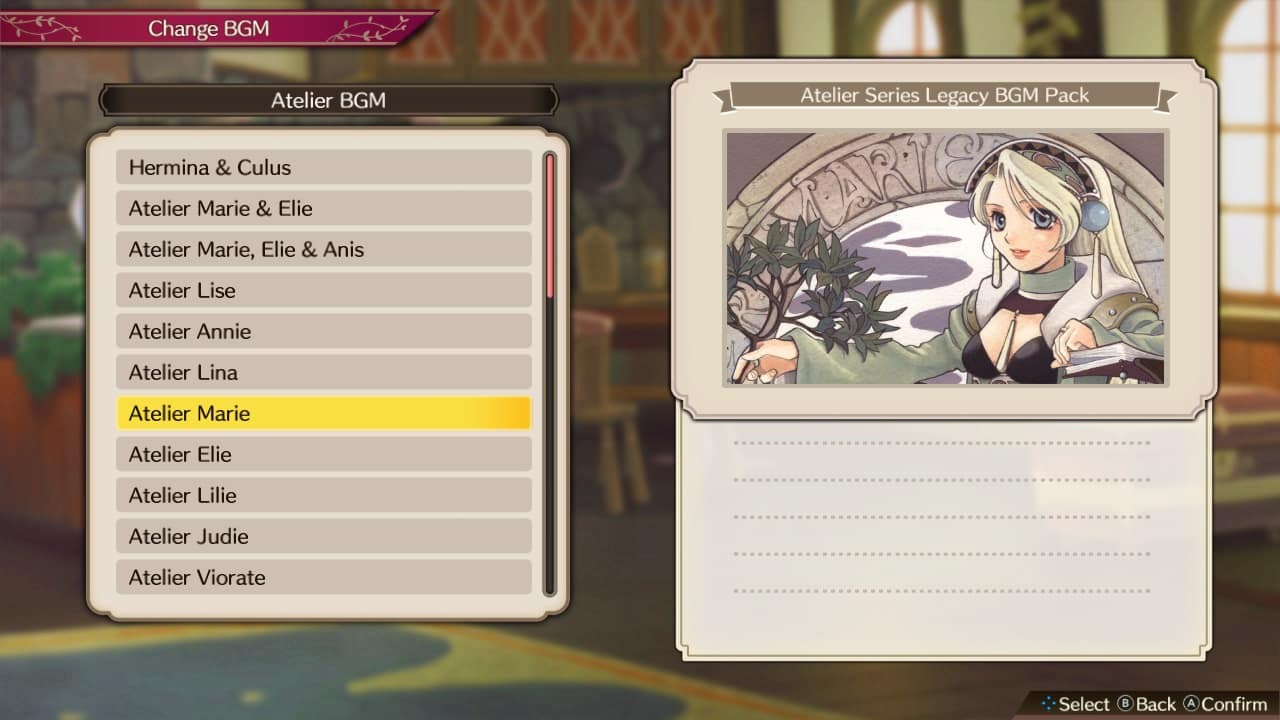This screenshot has height=720, width=1280.
Task: Expand the Atelier Series Legacy BGM Pack header
Action: [945, 97]
